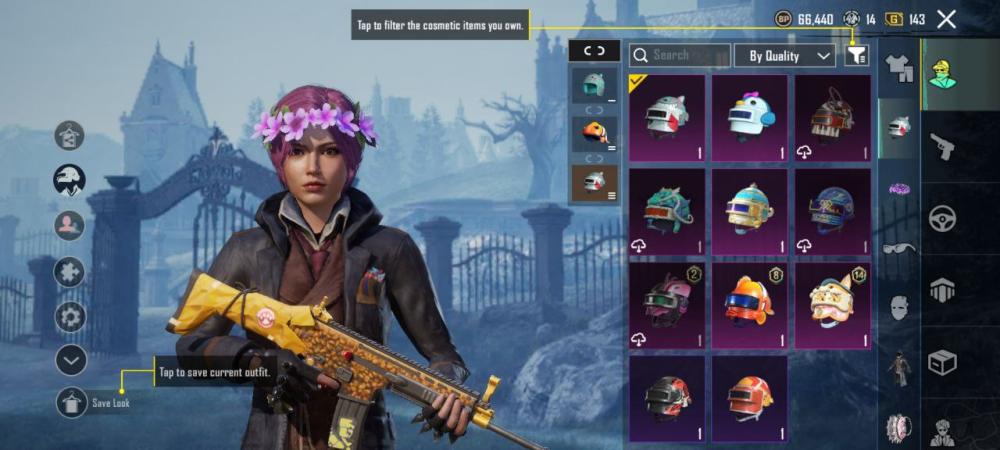The image size is (1000, 450).
Task: Choose the teal dragon helmet skin
Action: [x=667, y=211]
